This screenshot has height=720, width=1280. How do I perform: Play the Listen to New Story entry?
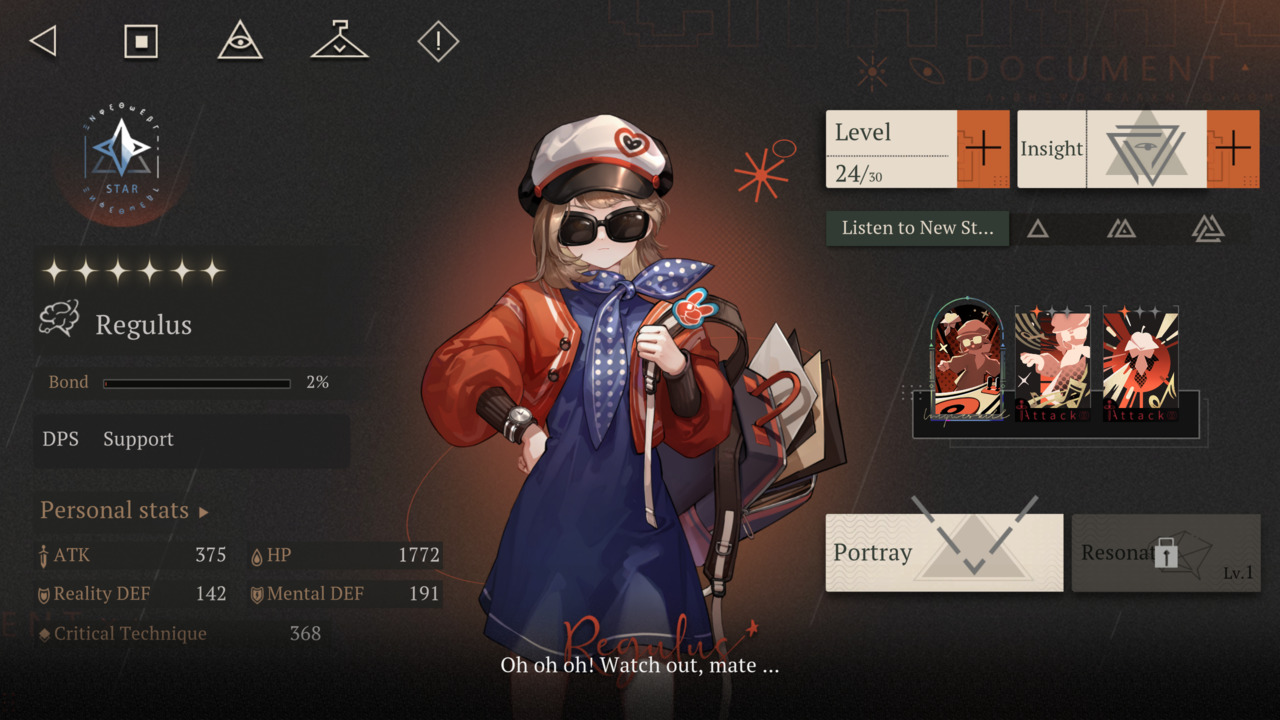pos(917,228)
